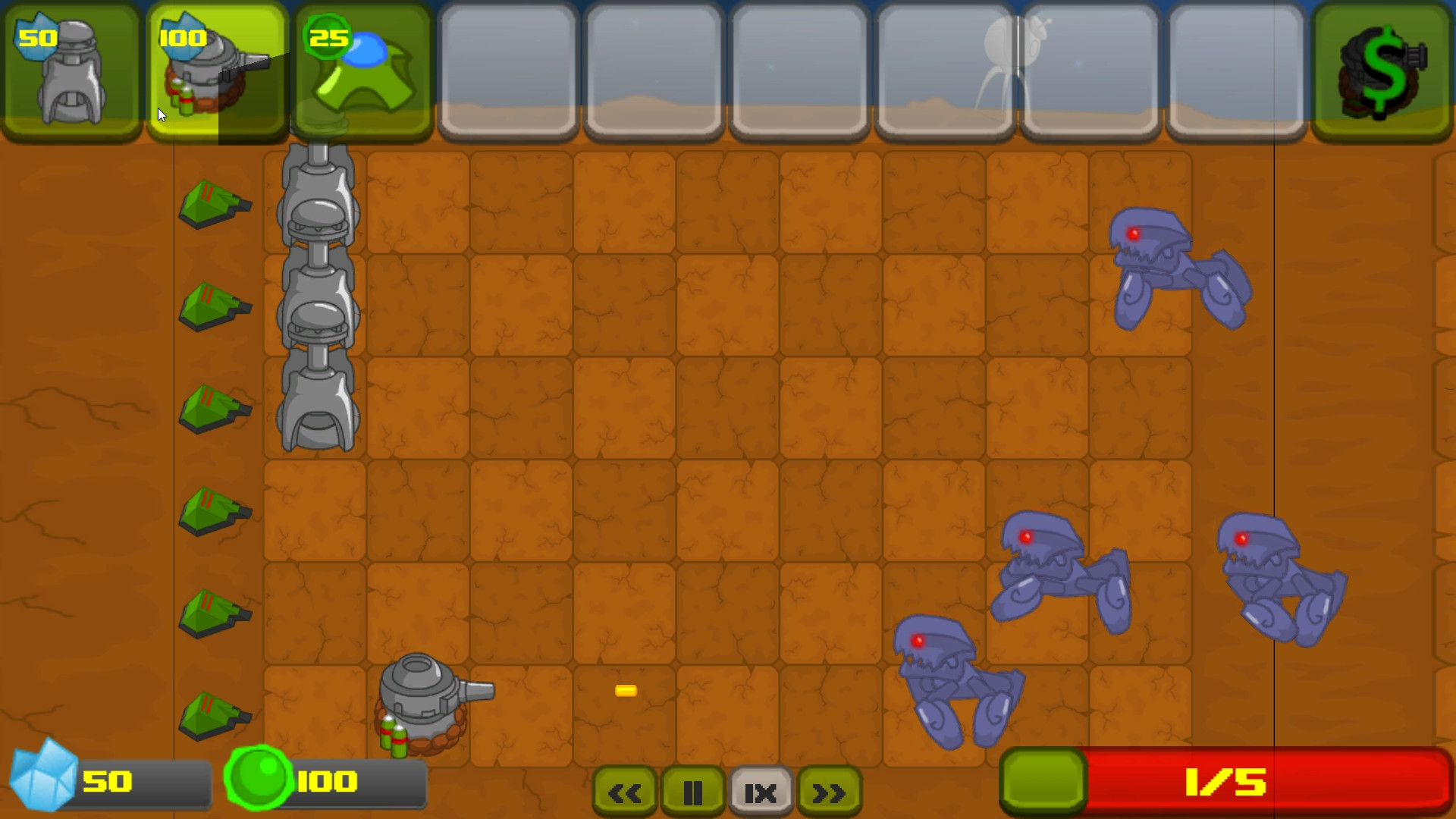Pause the game
The image size is (1456, 819).
coord(692,792)
